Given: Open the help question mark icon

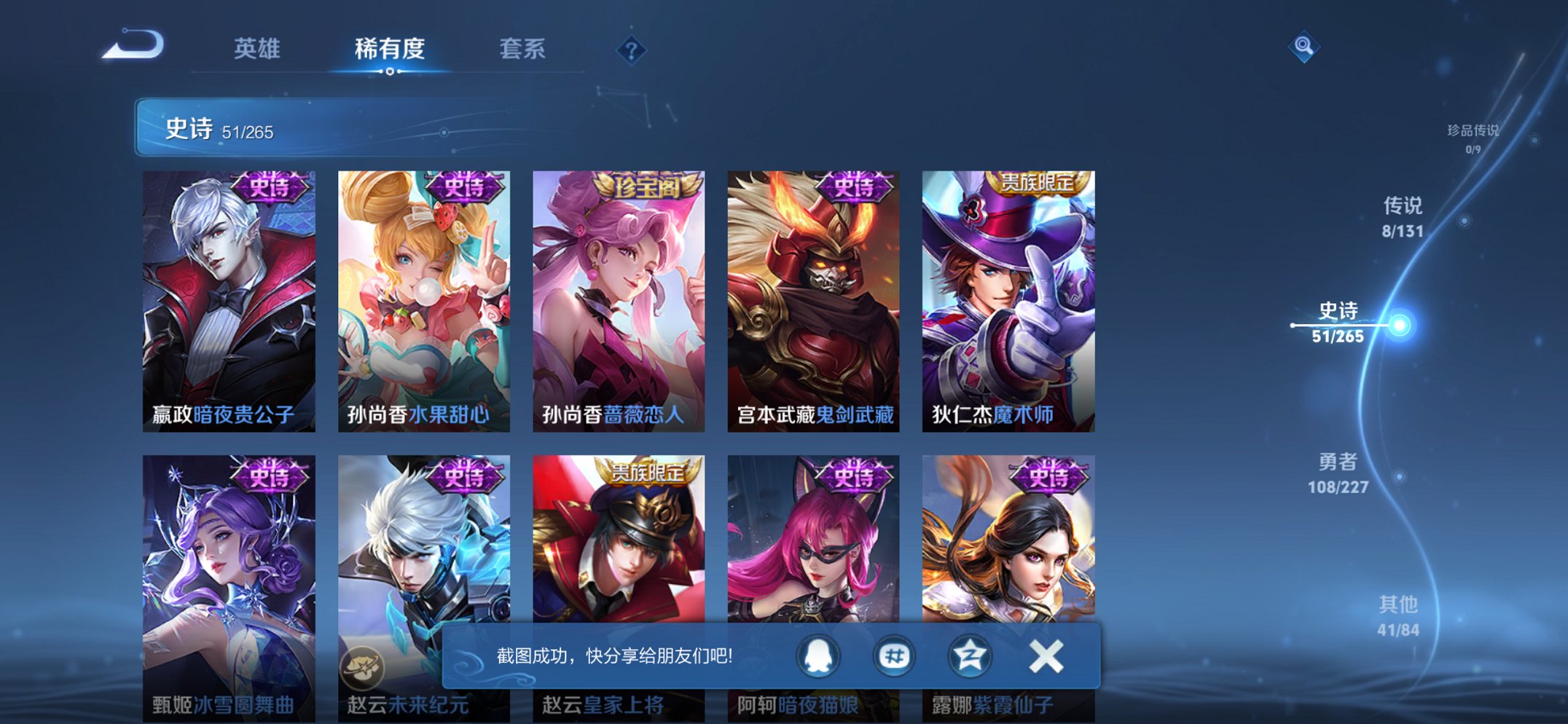Looking at the screenshot, I should coord(633,50).
